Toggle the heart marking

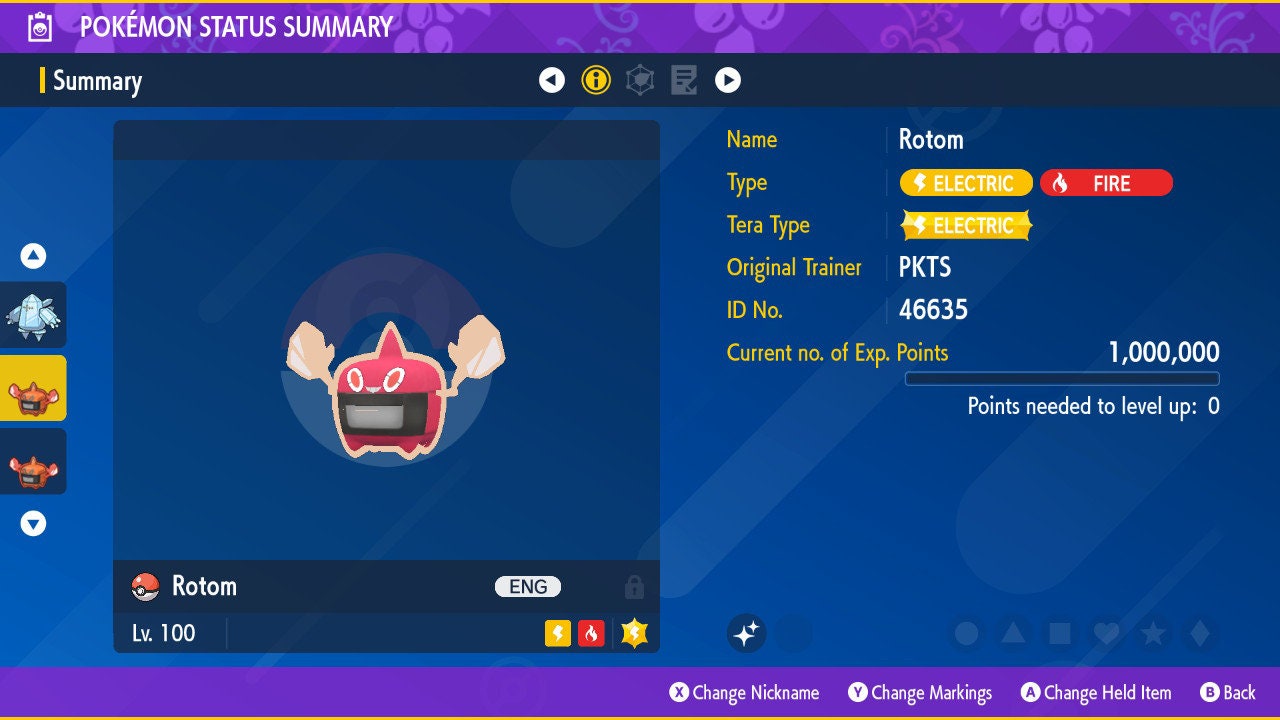pos(1106,633)
